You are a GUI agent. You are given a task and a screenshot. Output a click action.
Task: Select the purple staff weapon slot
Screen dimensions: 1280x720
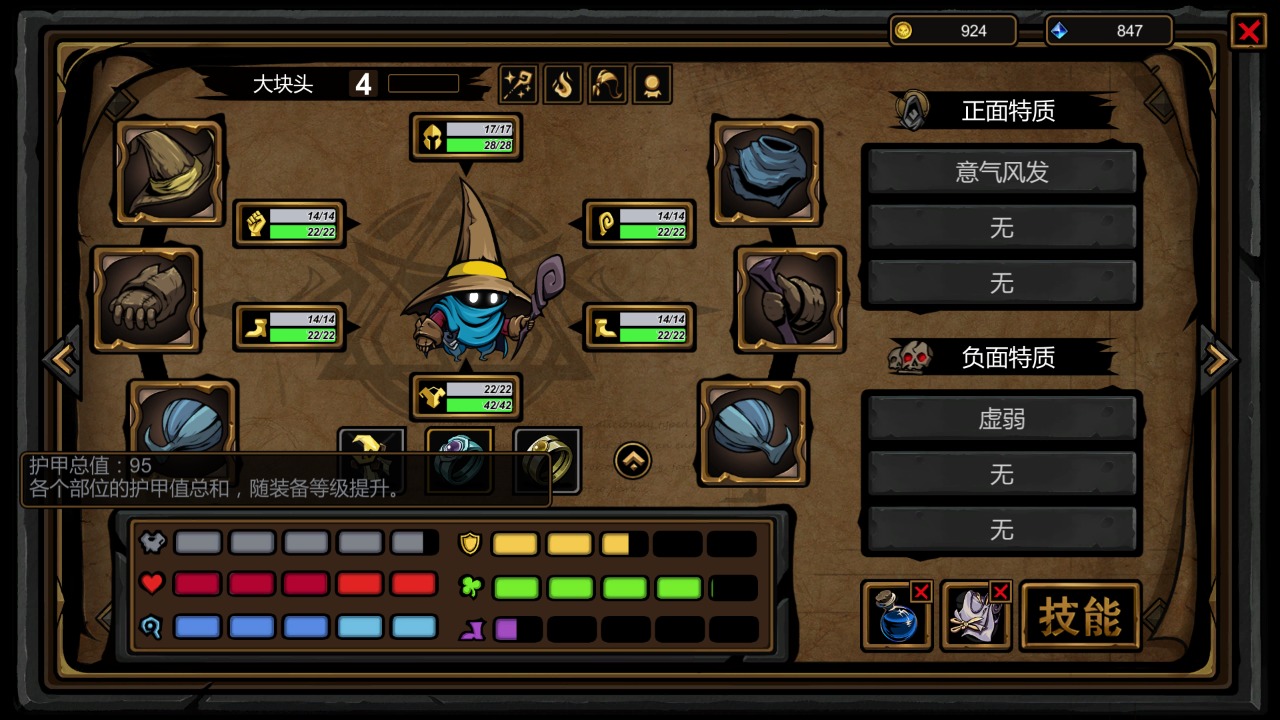[x=790, y=299]
